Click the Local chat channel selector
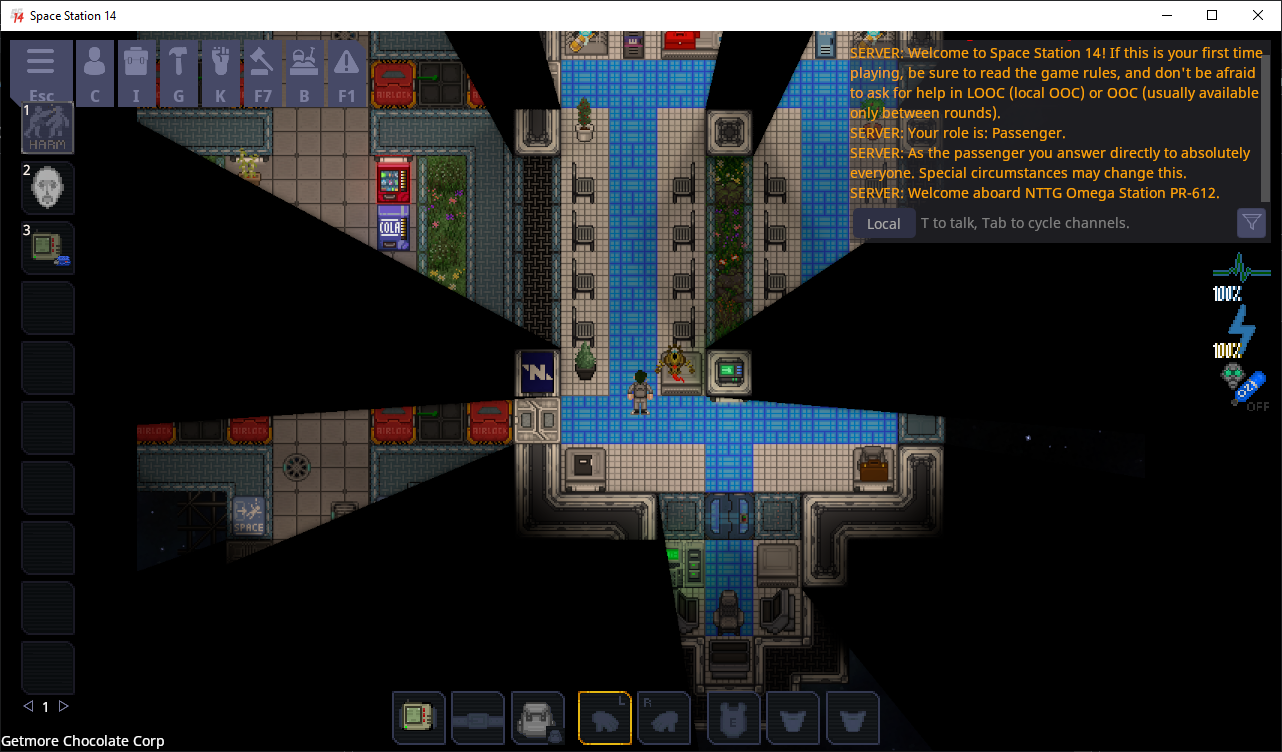Screen dimensions: 1282x752 click(883, 223)
